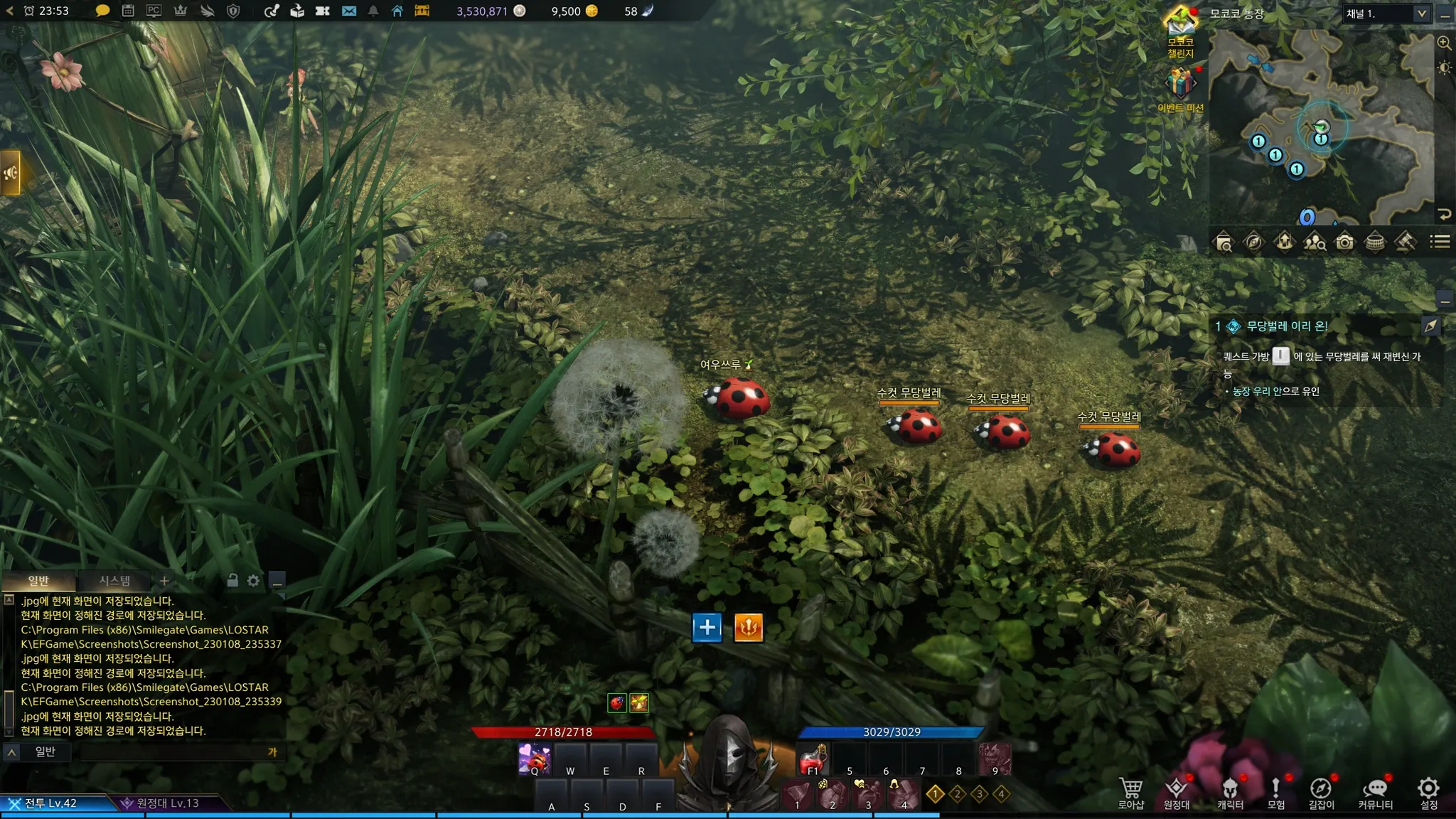
Task: Open the 캐릭터 character menu
Action: (x=1230, y=792)
